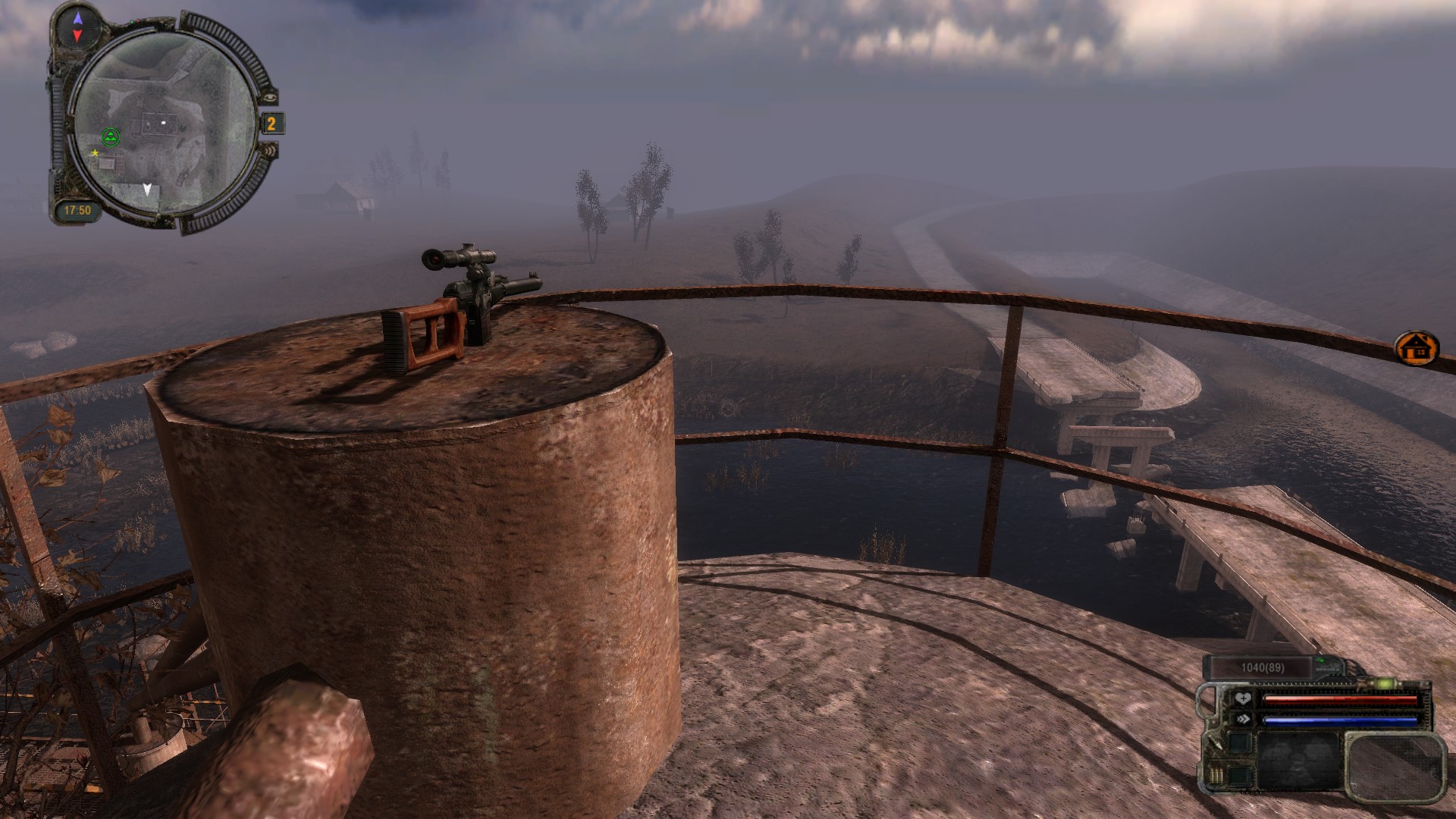
Task: Click the white arrow marker on minimap
Action: [x=149, y=190]
